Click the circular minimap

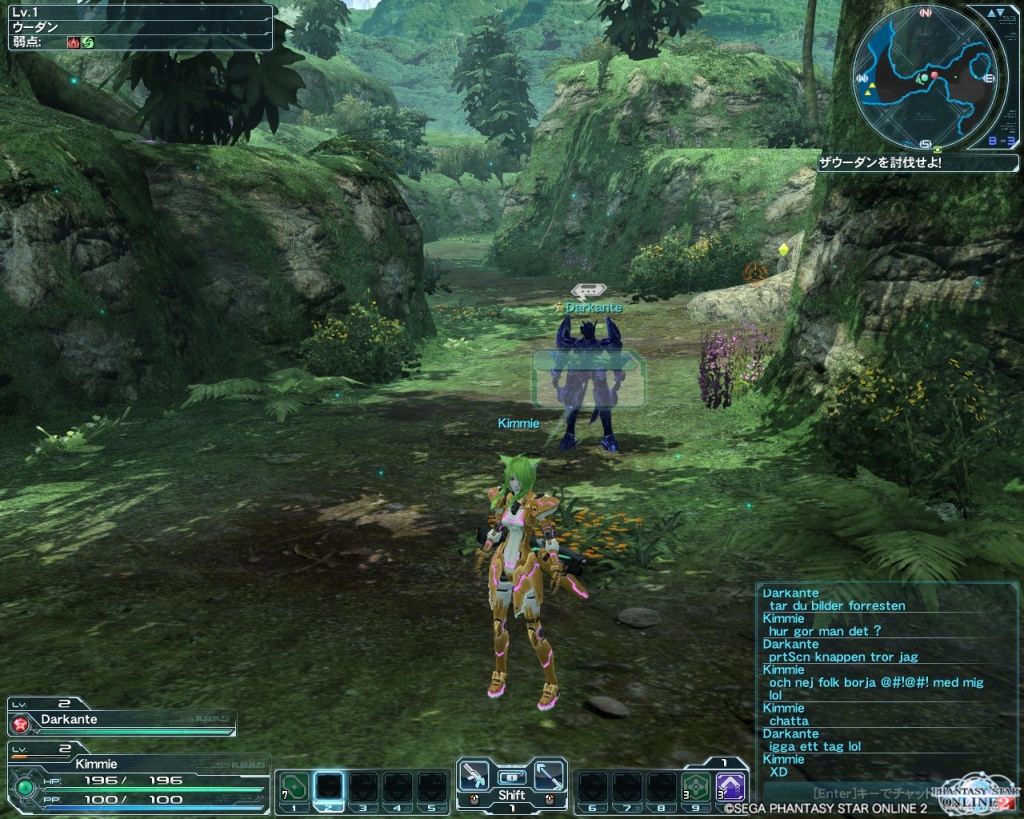coord(926,76)
